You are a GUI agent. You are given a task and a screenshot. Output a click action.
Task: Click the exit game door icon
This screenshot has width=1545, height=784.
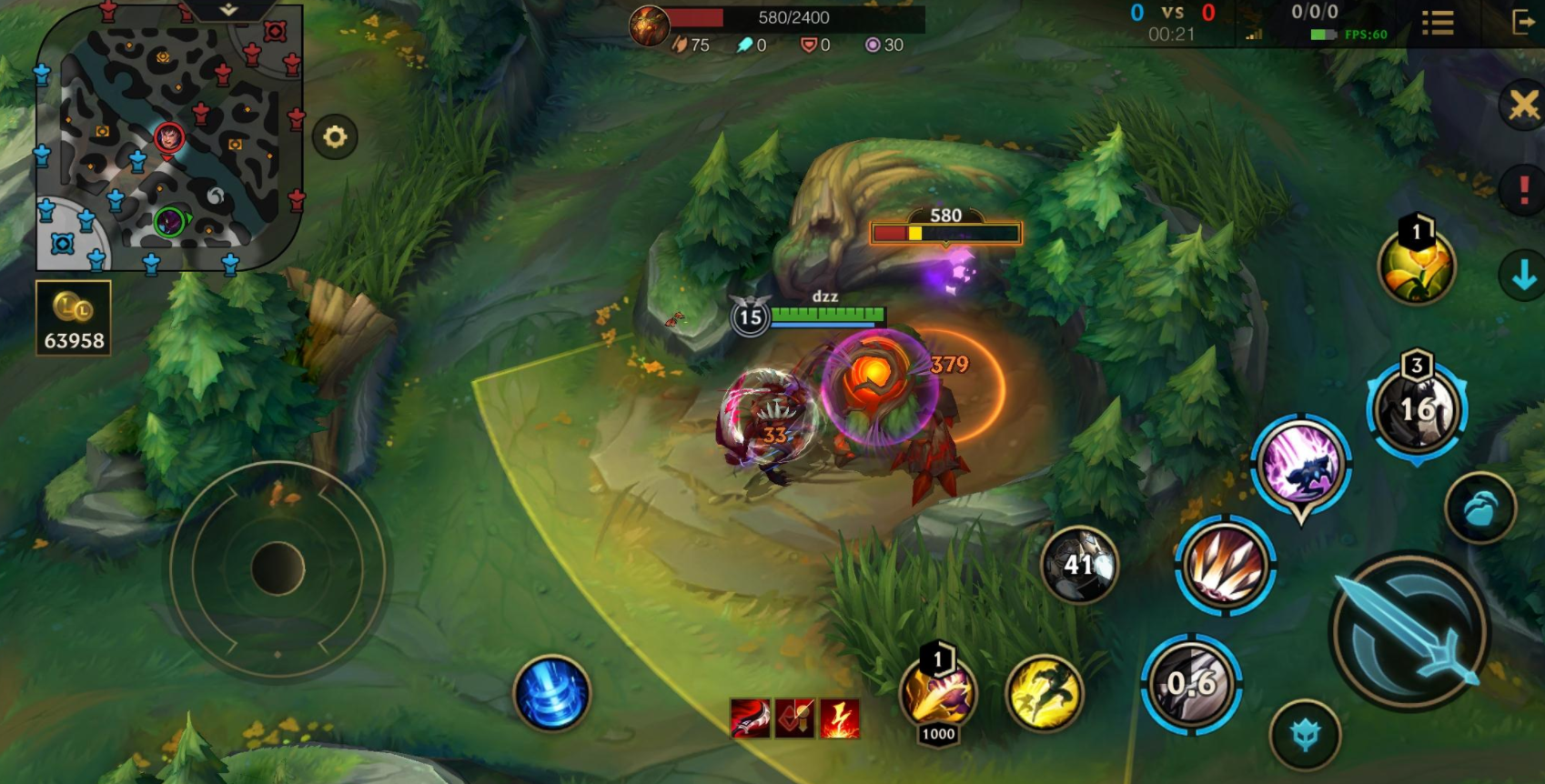[1522, 23]
